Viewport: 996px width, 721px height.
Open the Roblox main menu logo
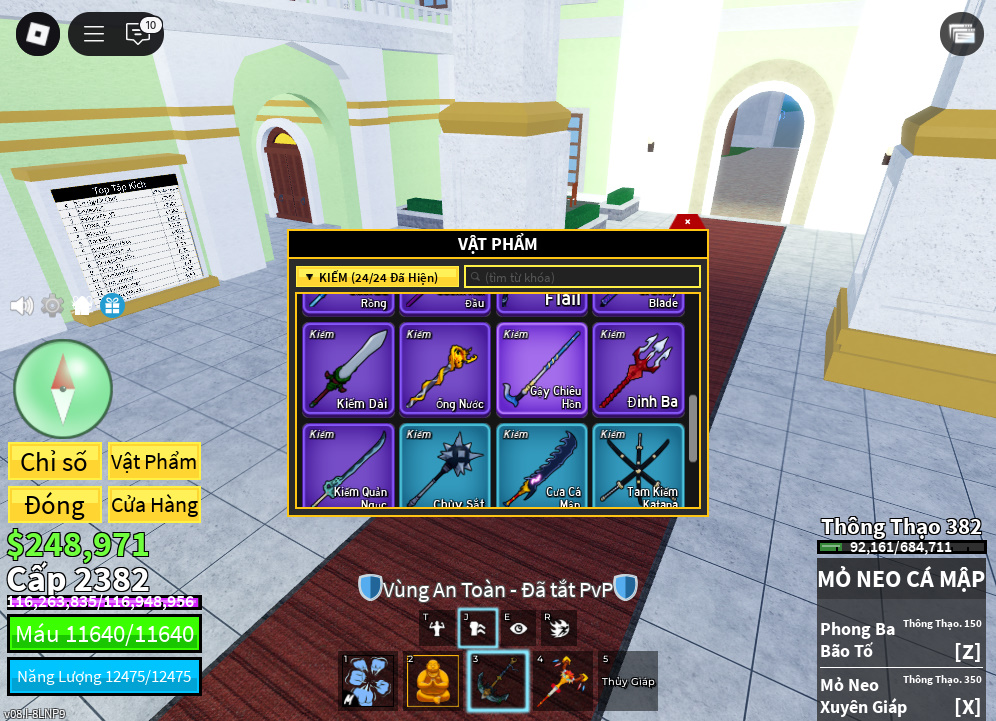[38, 34]
